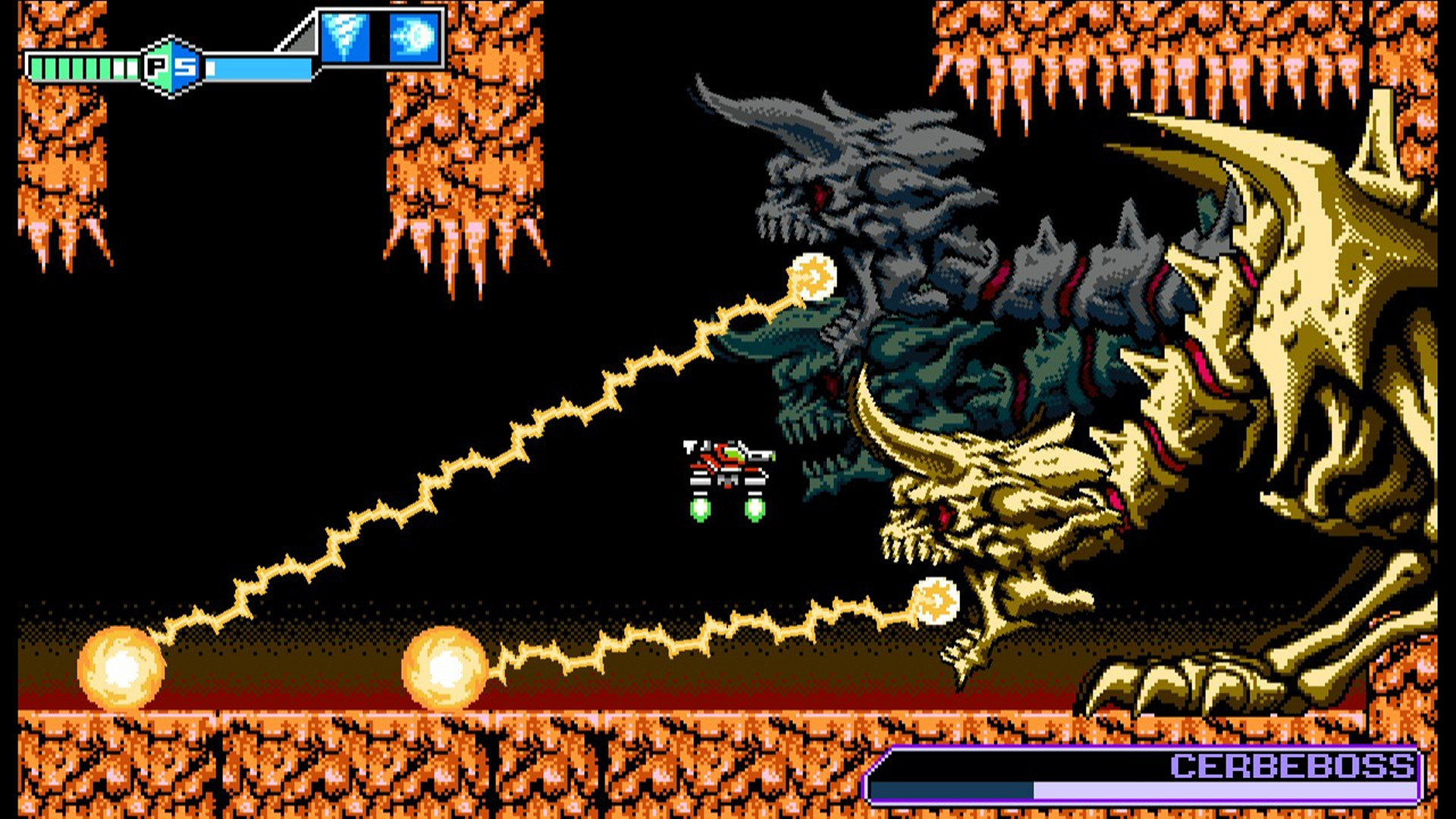The height and width of the screenshot is (819, 1456).
Task: Click the CERBEBOSS name label
Action: pyautogui.click(x=1289, y=767)
